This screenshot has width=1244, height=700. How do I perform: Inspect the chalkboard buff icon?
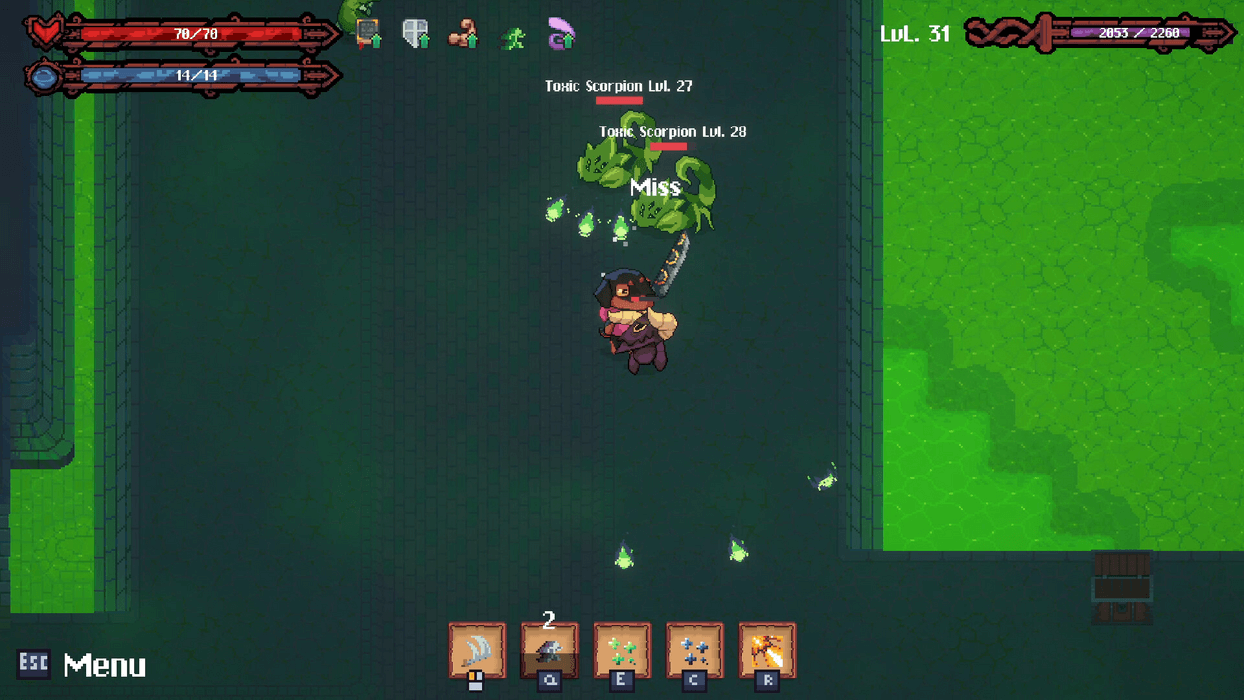[368, 34]
